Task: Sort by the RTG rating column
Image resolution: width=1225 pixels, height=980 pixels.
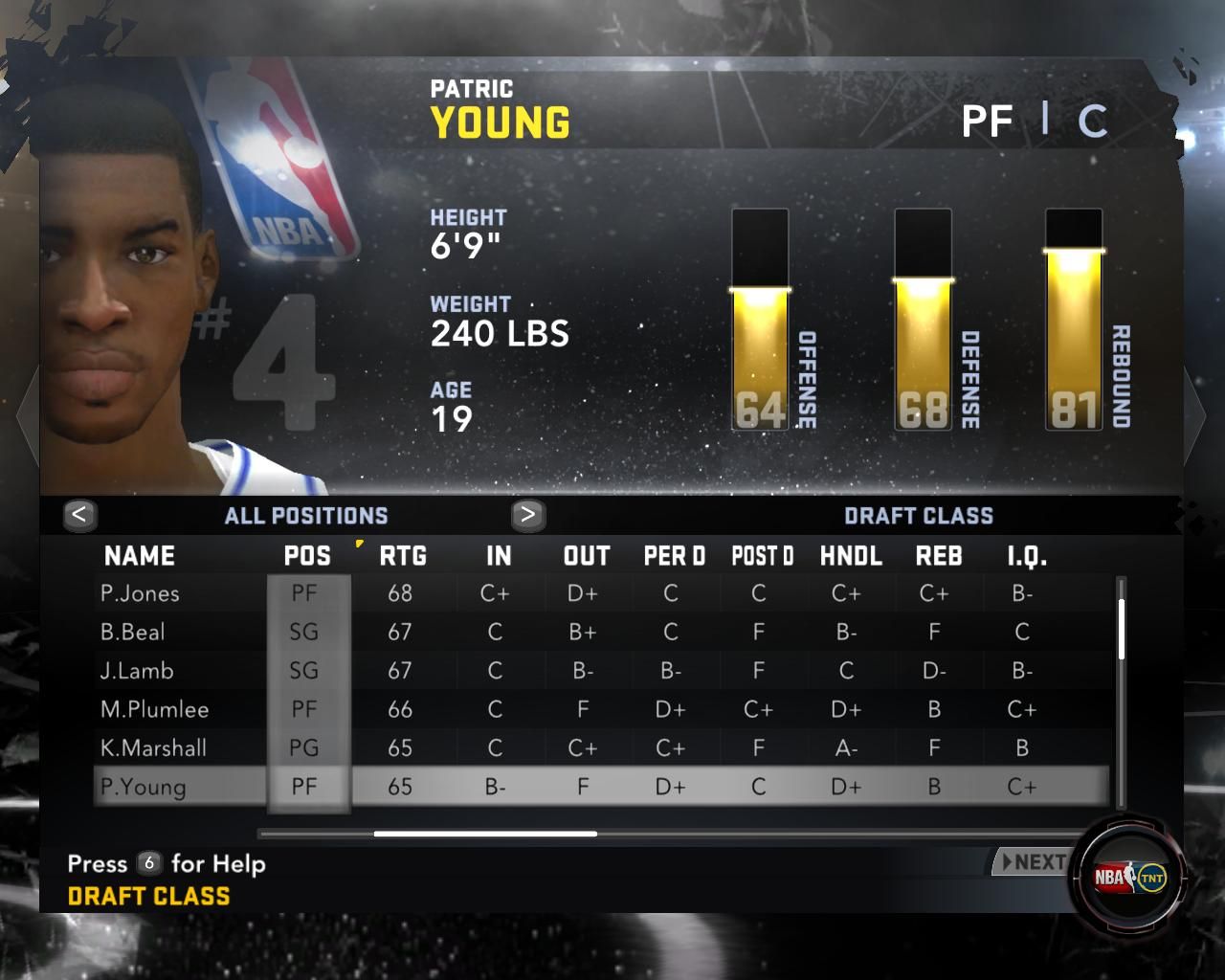Action: click(x=403, y=556)
